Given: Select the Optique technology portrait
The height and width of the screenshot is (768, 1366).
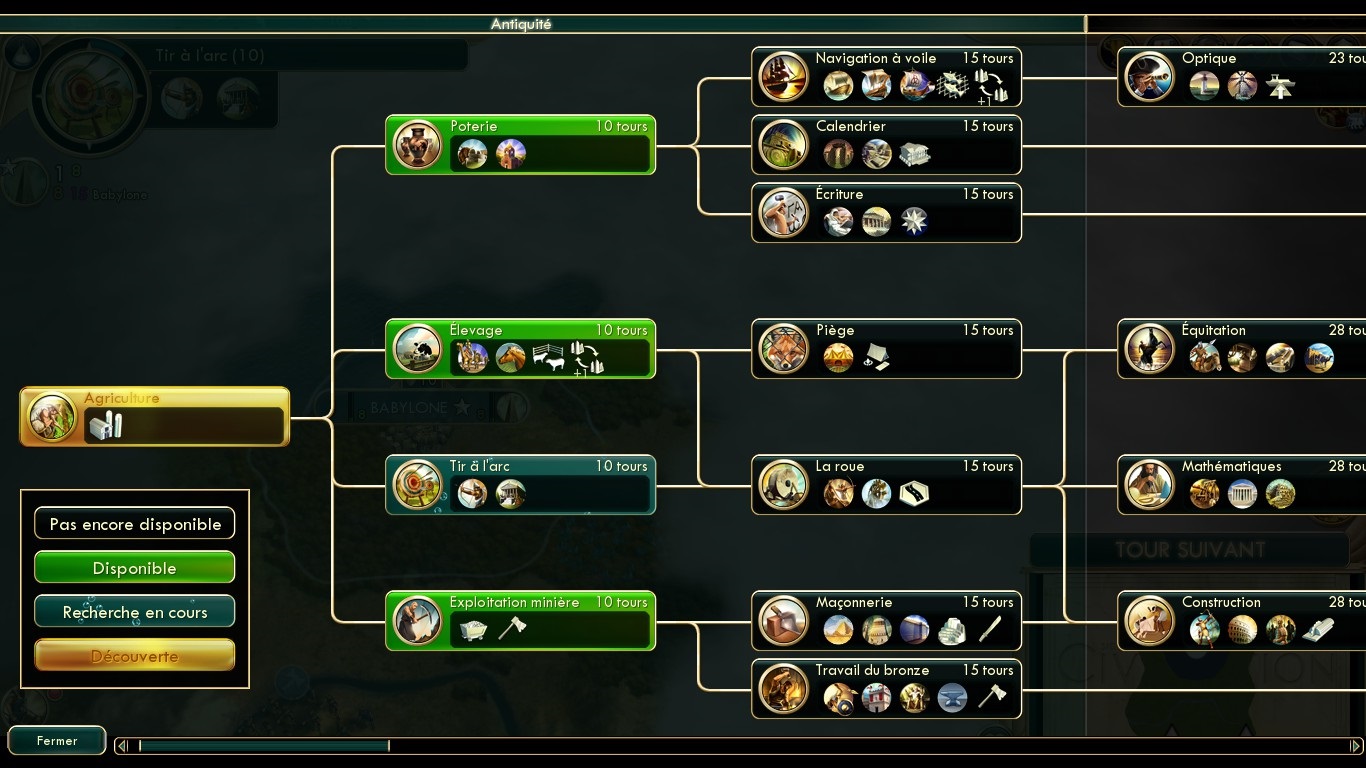Looking at the screenshot, I should pos(1150,77).
